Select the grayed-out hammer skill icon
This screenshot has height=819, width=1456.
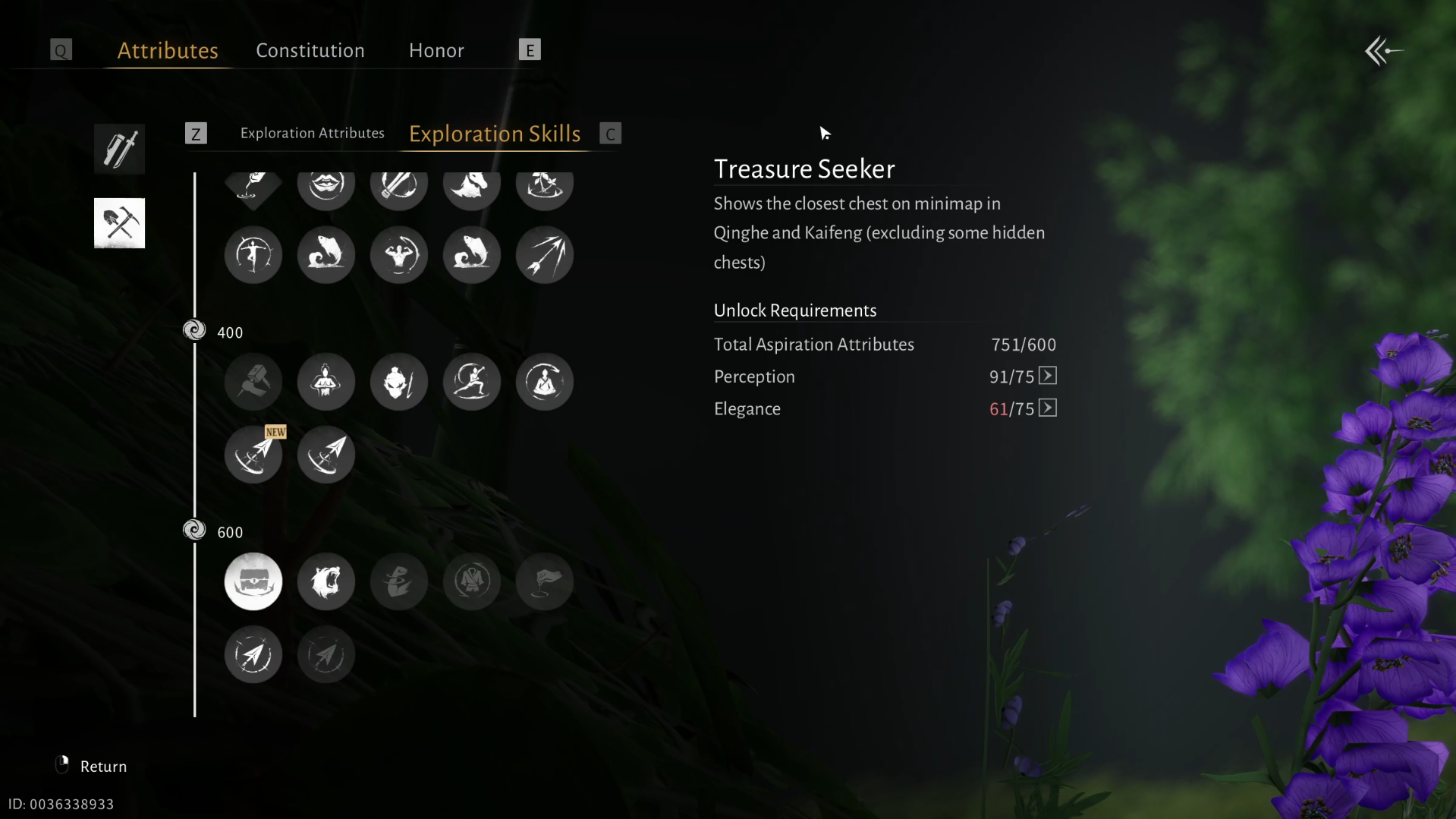(x=253, y=382)
